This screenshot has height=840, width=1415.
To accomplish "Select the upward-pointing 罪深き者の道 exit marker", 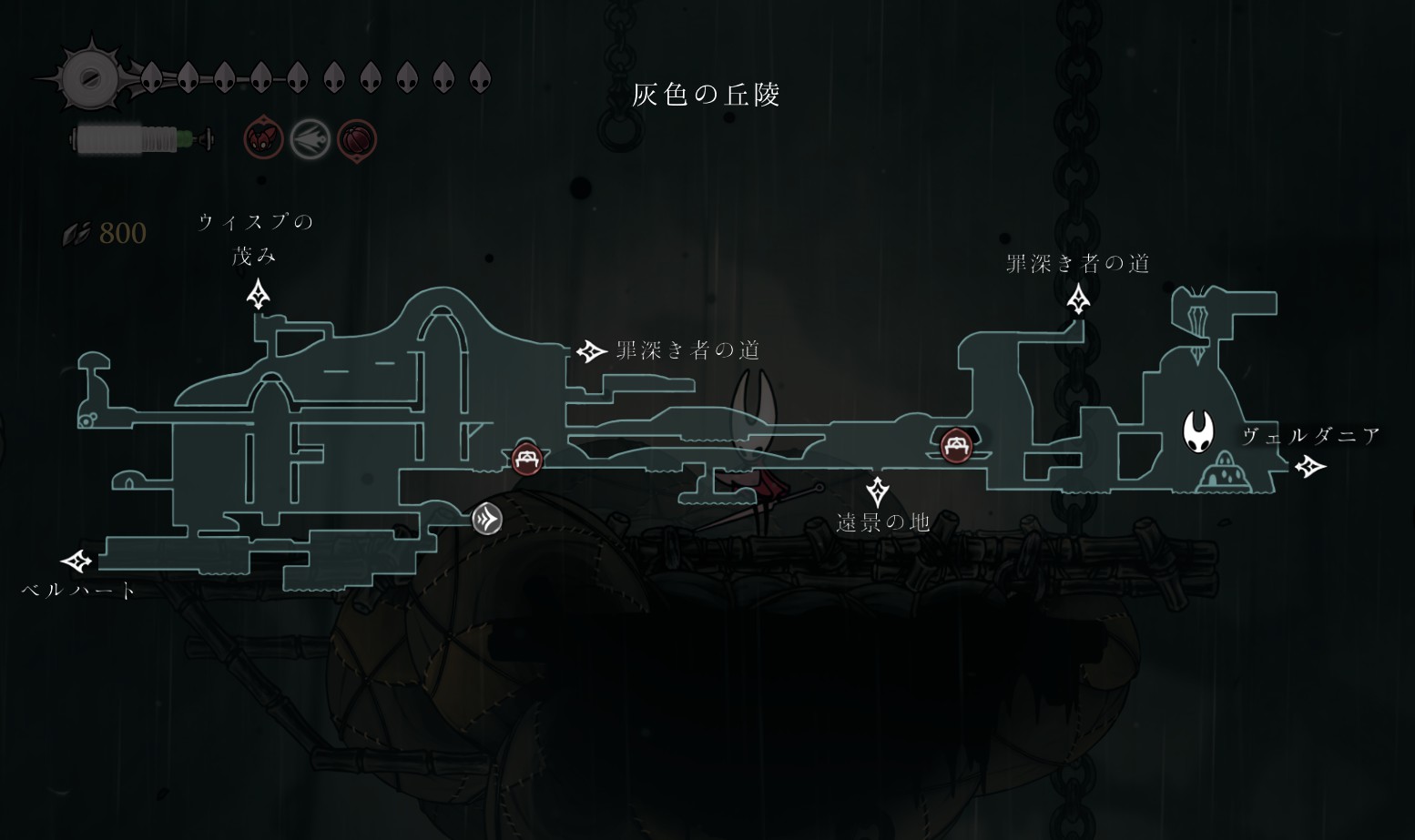I will 1078,299.
